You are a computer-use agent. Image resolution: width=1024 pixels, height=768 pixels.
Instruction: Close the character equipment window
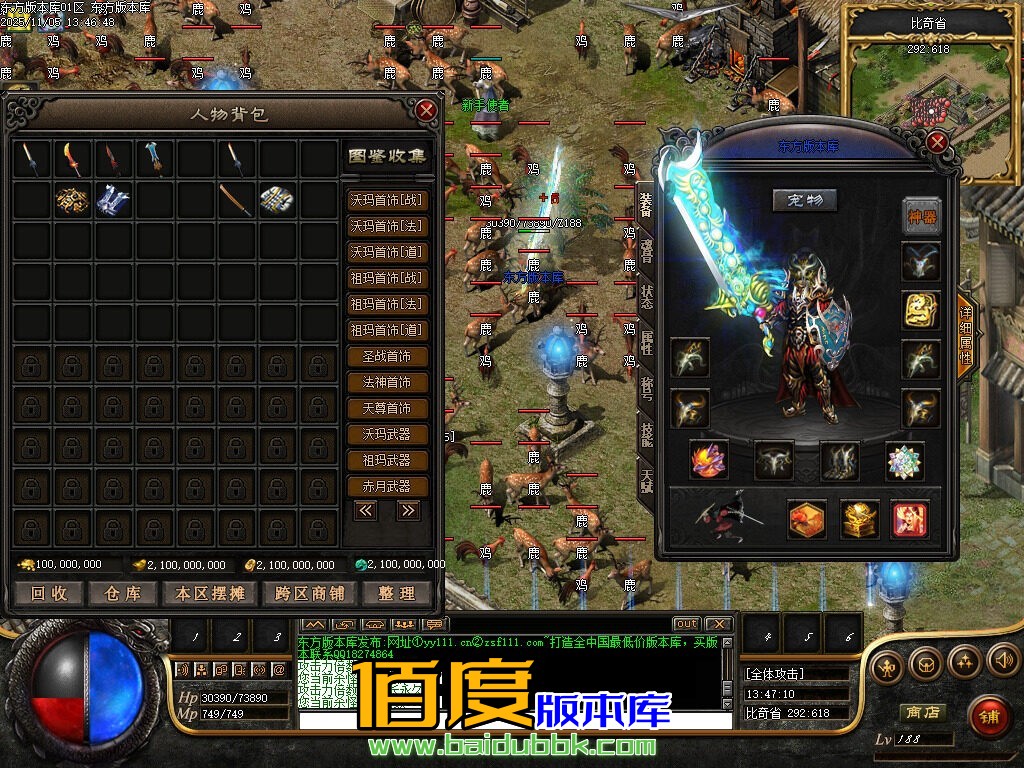point(937,141)
